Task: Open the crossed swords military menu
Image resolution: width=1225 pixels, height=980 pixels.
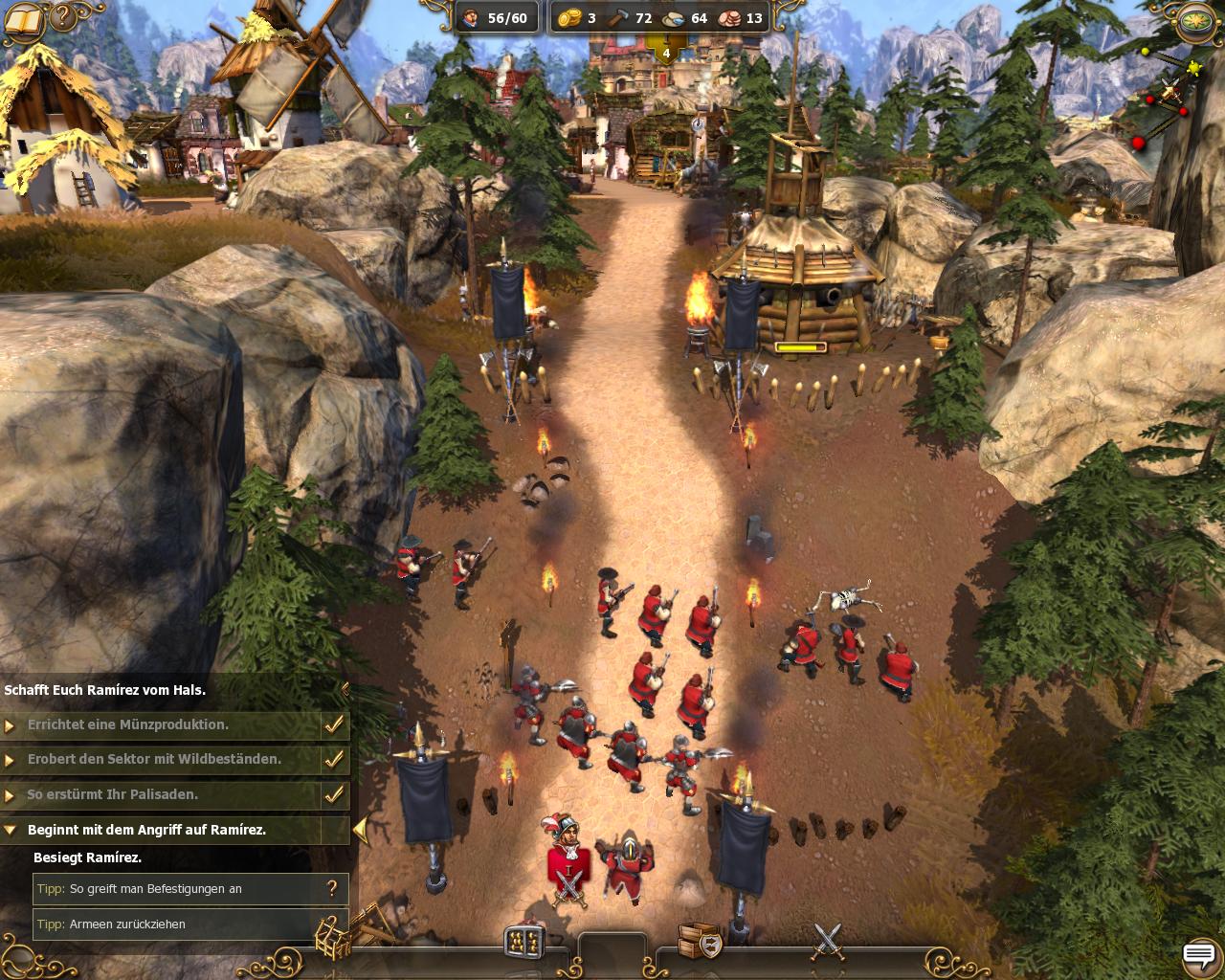Action: 828,941
